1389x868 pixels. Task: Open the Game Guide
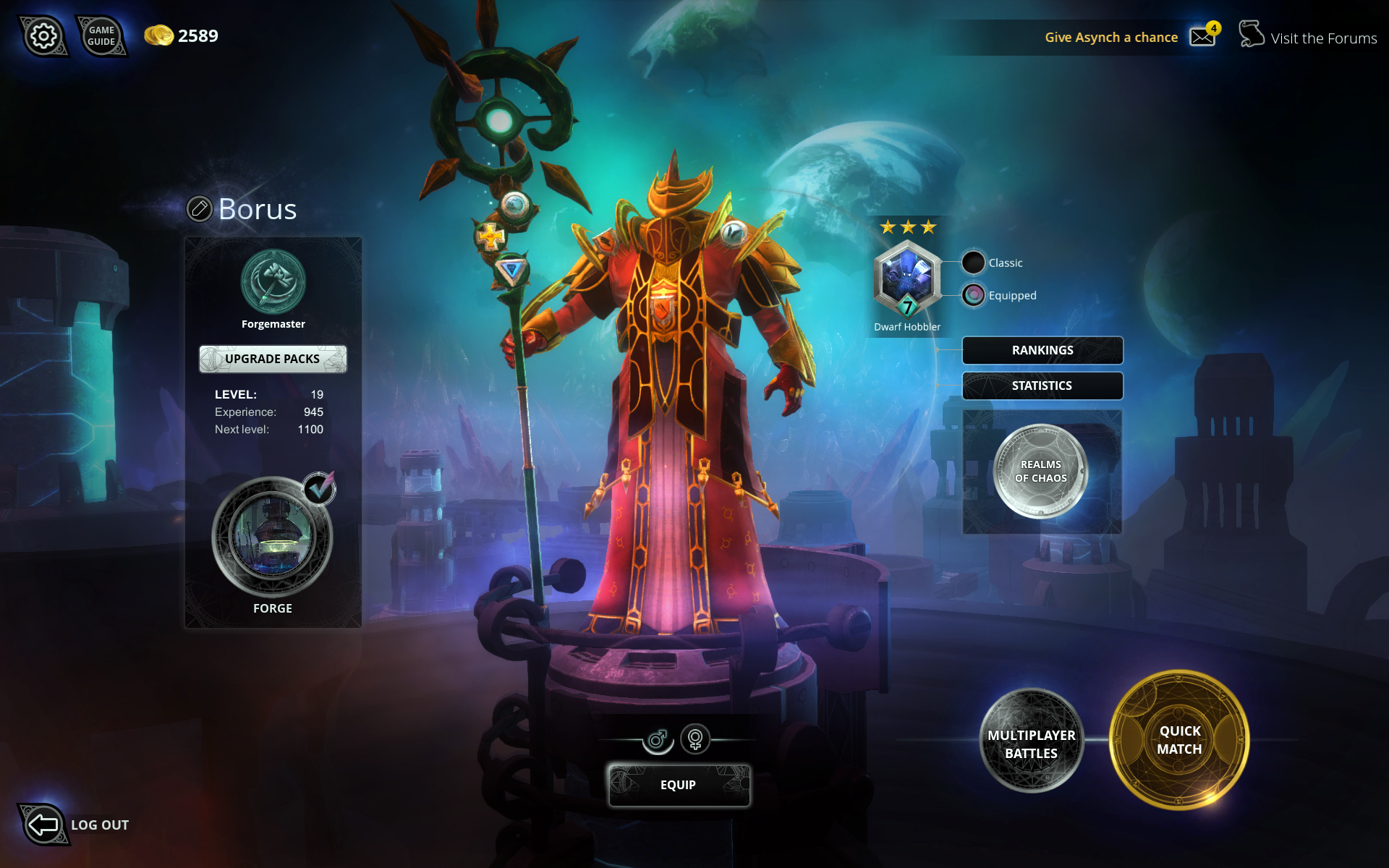click(x=101, y=36)
